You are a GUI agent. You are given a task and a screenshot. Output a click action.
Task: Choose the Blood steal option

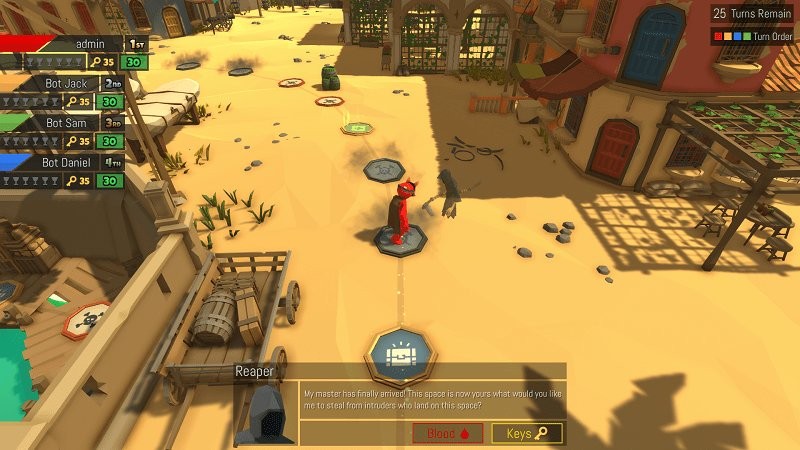(447, 433)
